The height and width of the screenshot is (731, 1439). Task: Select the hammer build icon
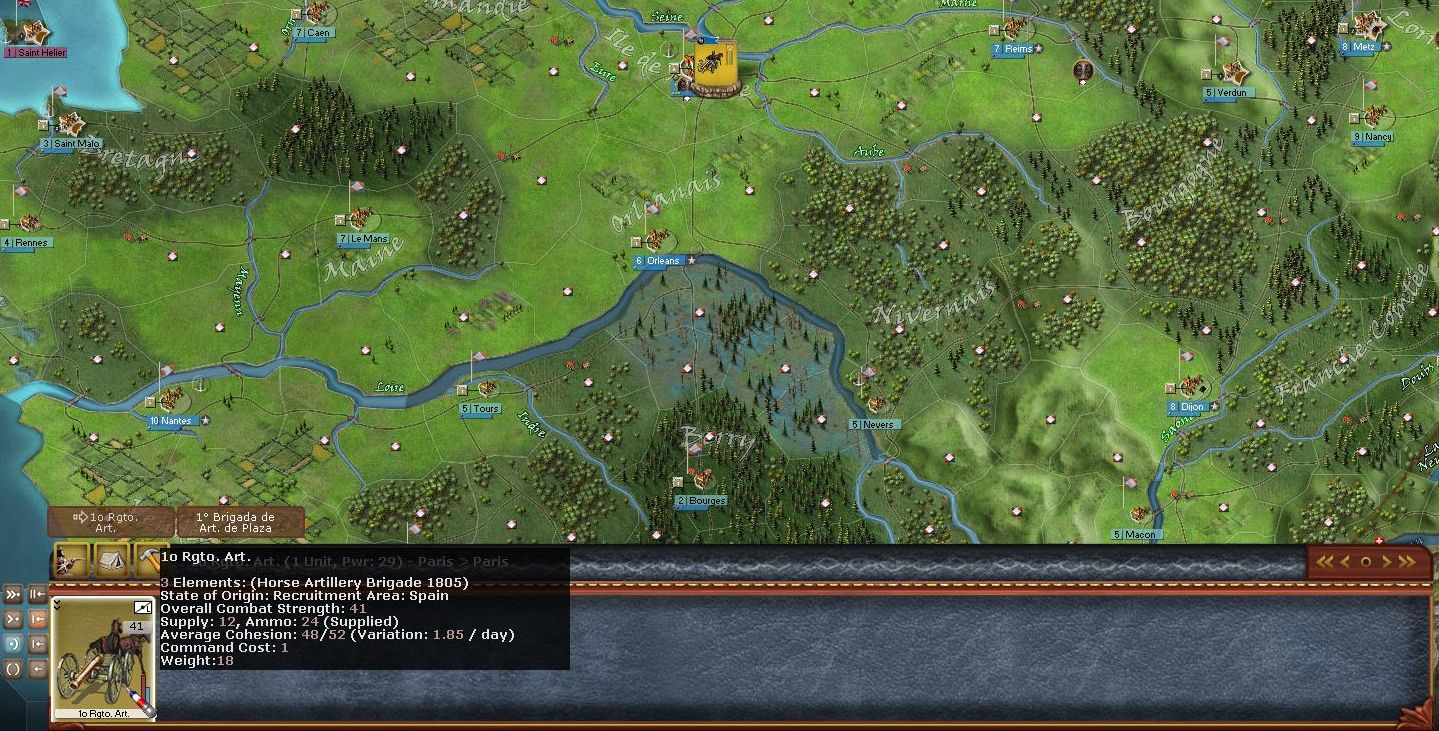coord(151,558)
